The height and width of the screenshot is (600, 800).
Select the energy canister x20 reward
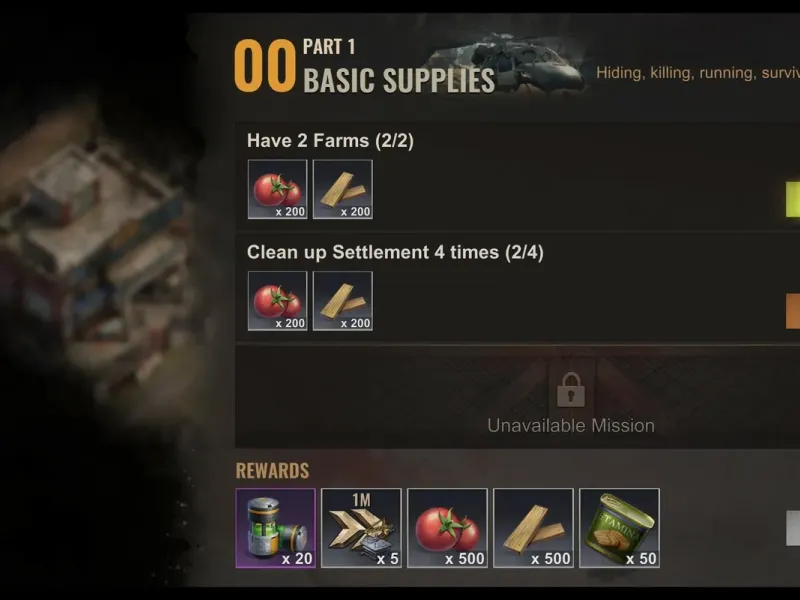click(x=275, y=528)
